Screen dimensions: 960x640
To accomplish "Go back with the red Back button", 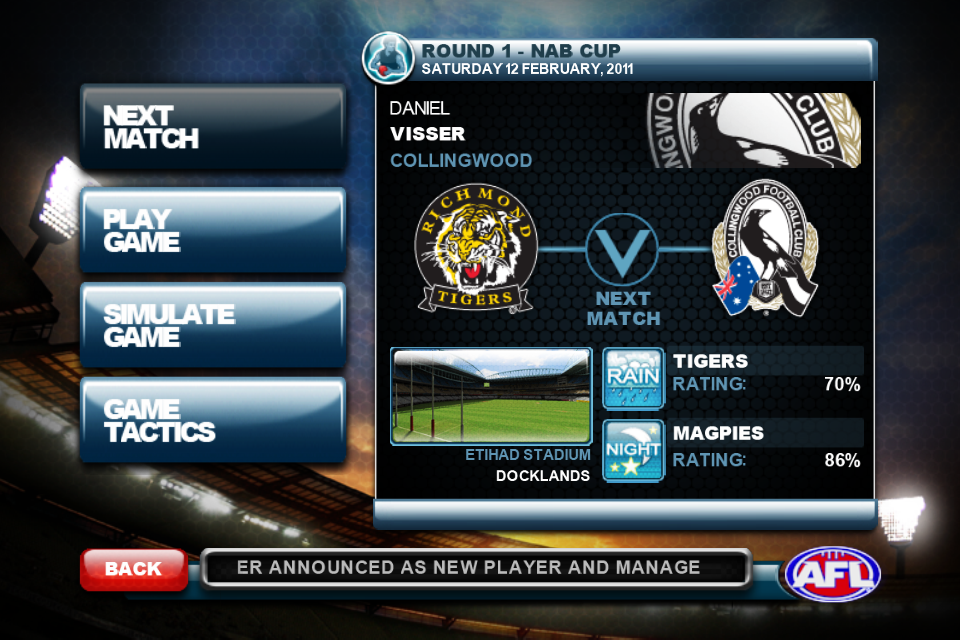I will [133, 569].
